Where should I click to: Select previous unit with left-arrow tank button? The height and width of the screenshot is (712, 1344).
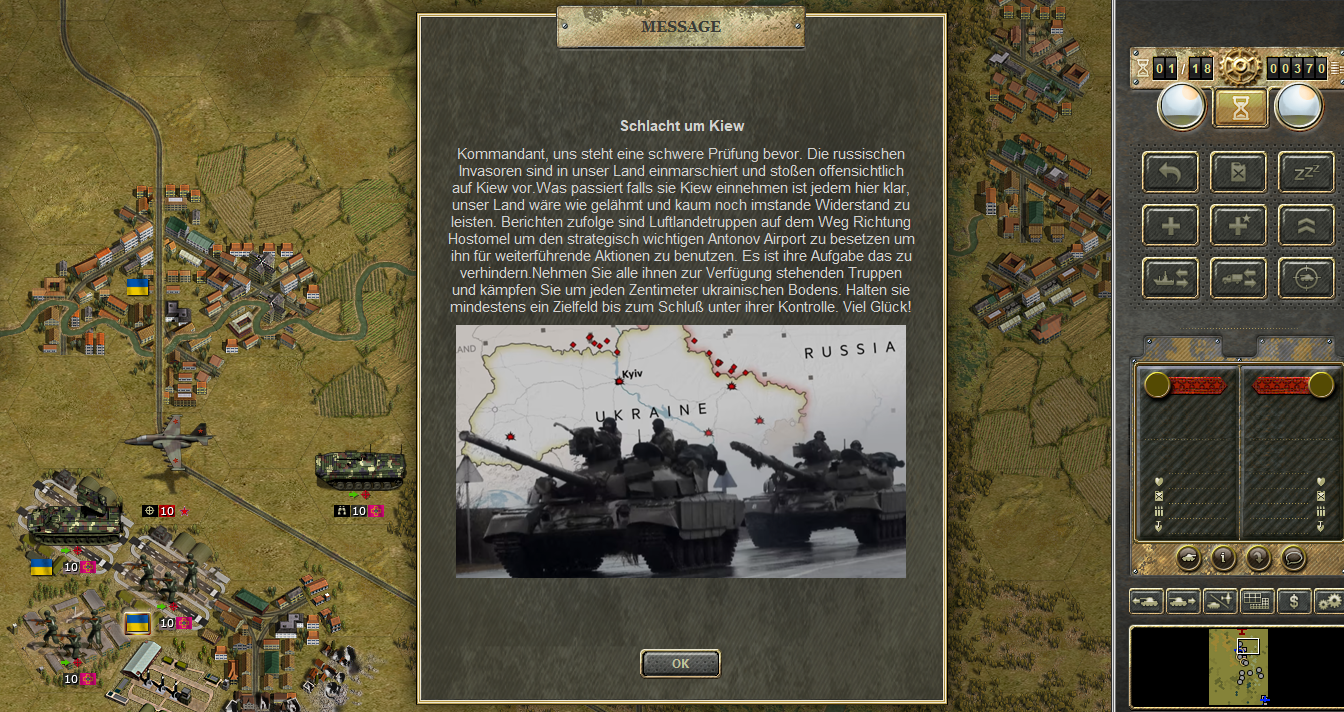1146,601
